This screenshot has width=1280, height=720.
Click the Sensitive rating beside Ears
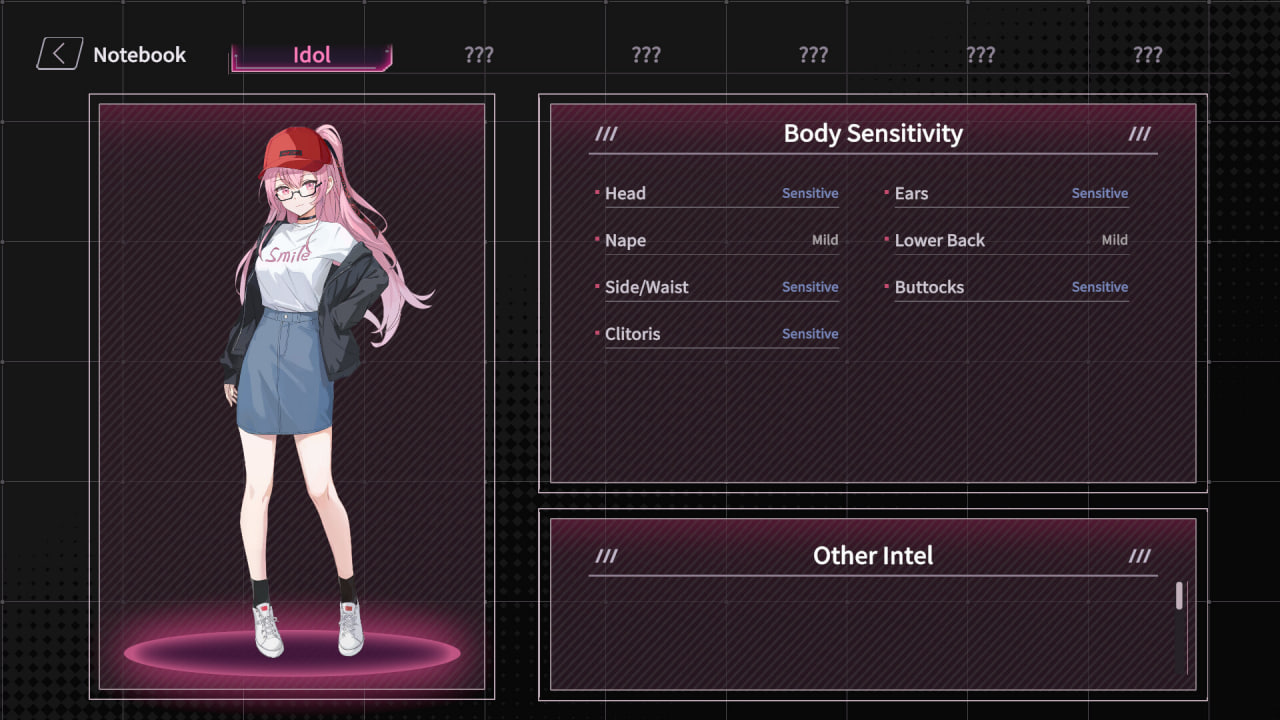pos(1099,192)
